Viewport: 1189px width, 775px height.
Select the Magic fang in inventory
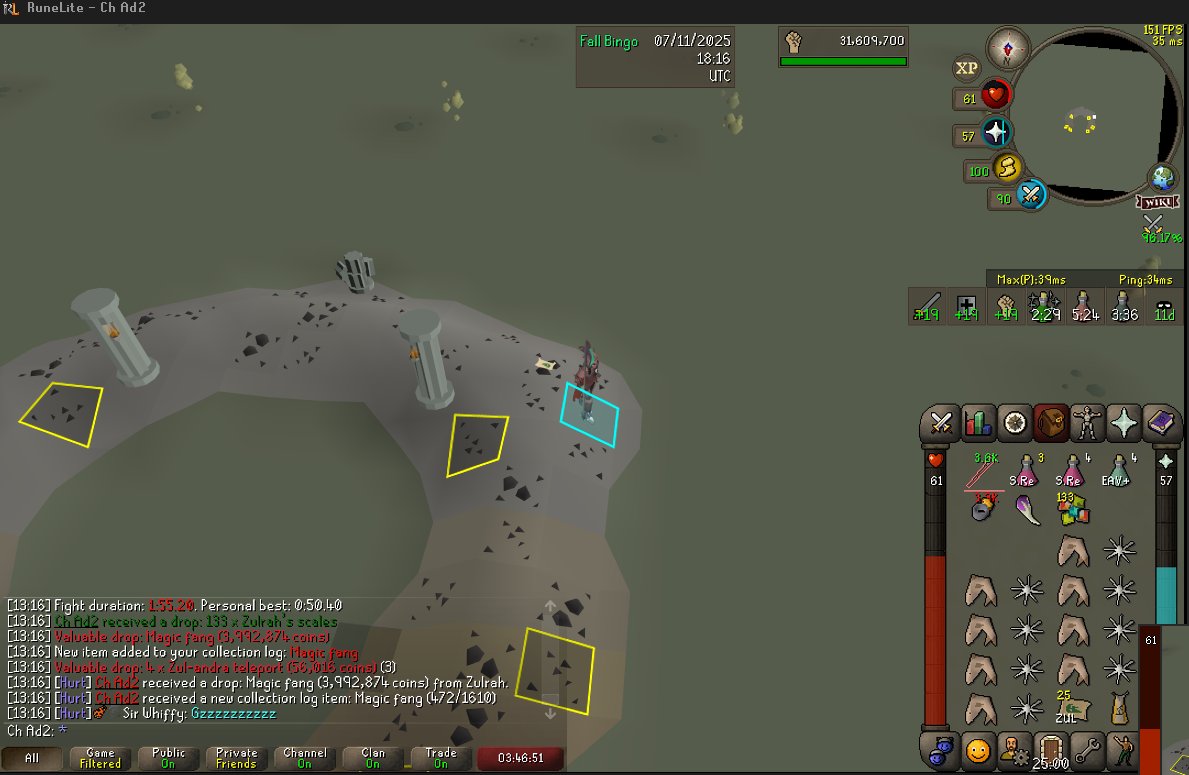click(x=1027, y=510)
